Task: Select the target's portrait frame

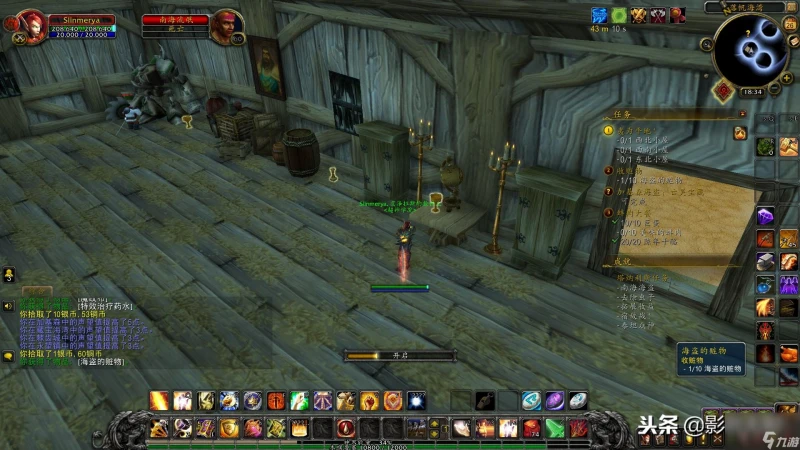Action: [x=225, y=25]
